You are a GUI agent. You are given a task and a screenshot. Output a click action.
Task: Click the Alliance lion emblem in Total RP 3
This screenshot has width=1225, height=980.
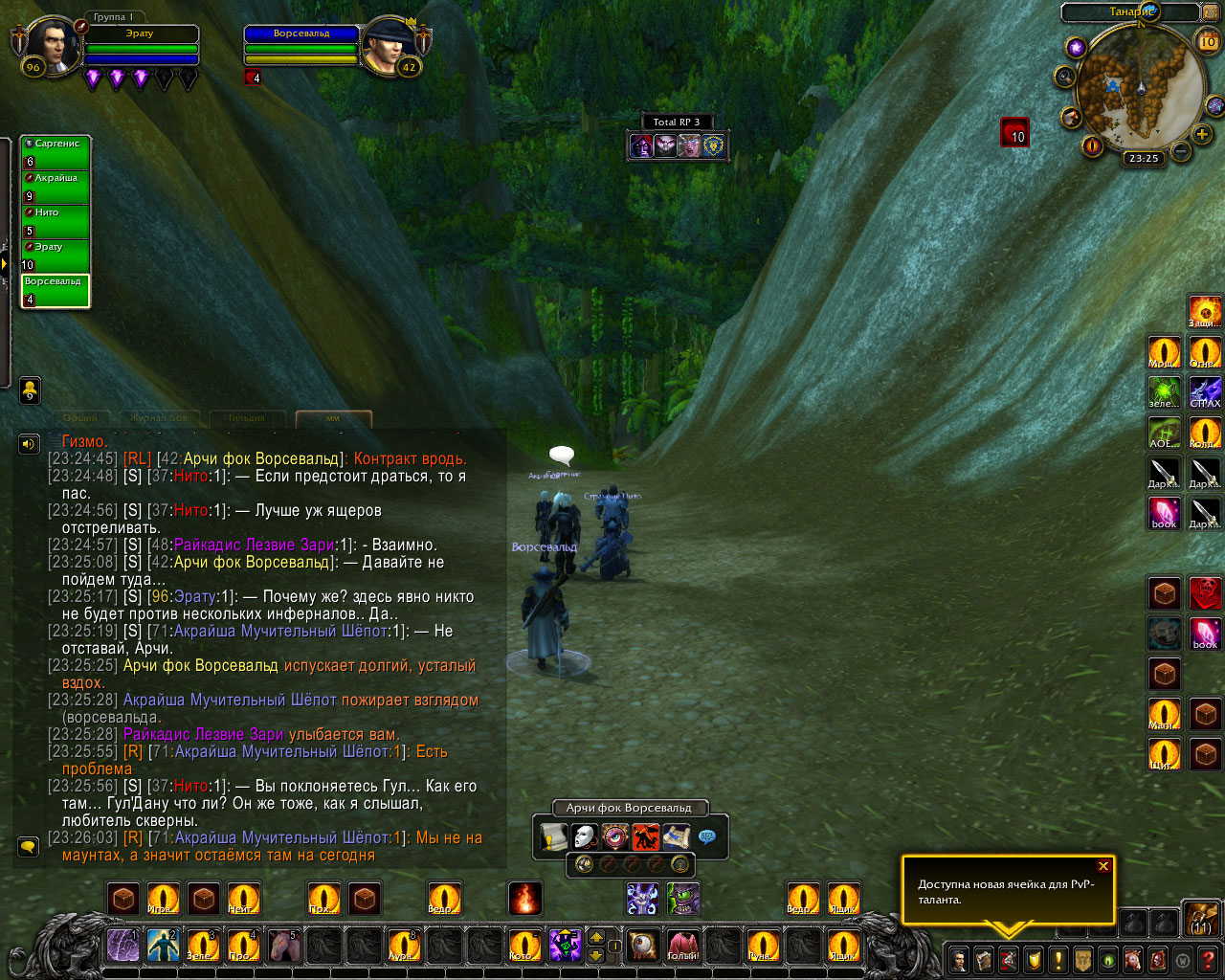(x=714, y=146)
